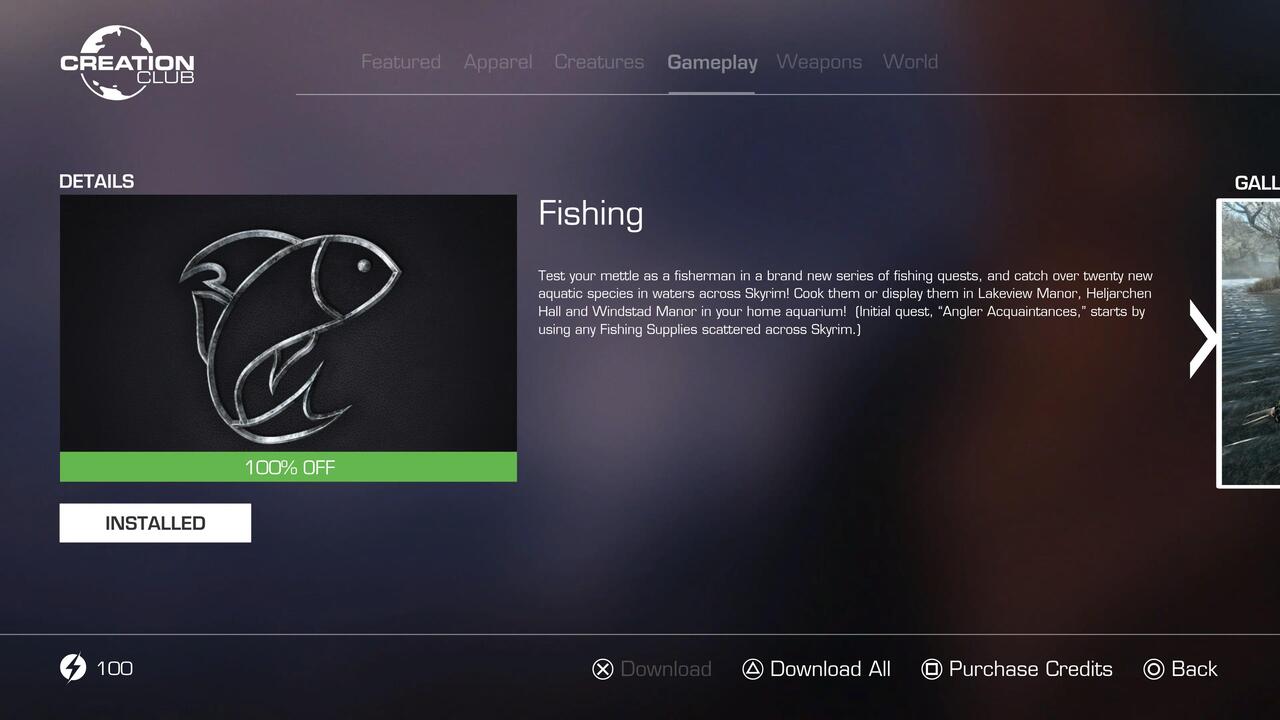Click the Creation Club logo

(127, 62)
